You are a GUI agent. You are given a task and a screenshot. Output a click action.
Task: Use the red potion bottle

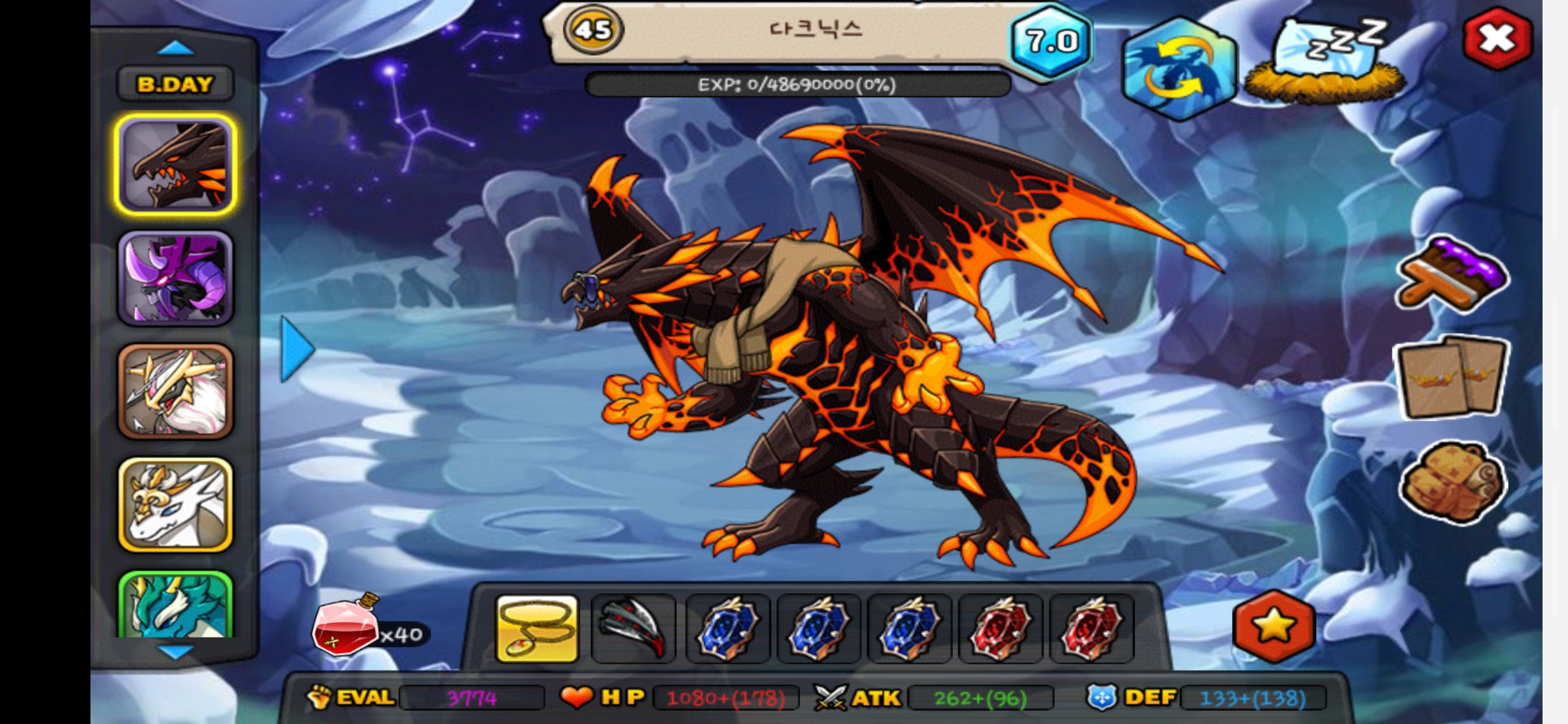click(345, 627)
